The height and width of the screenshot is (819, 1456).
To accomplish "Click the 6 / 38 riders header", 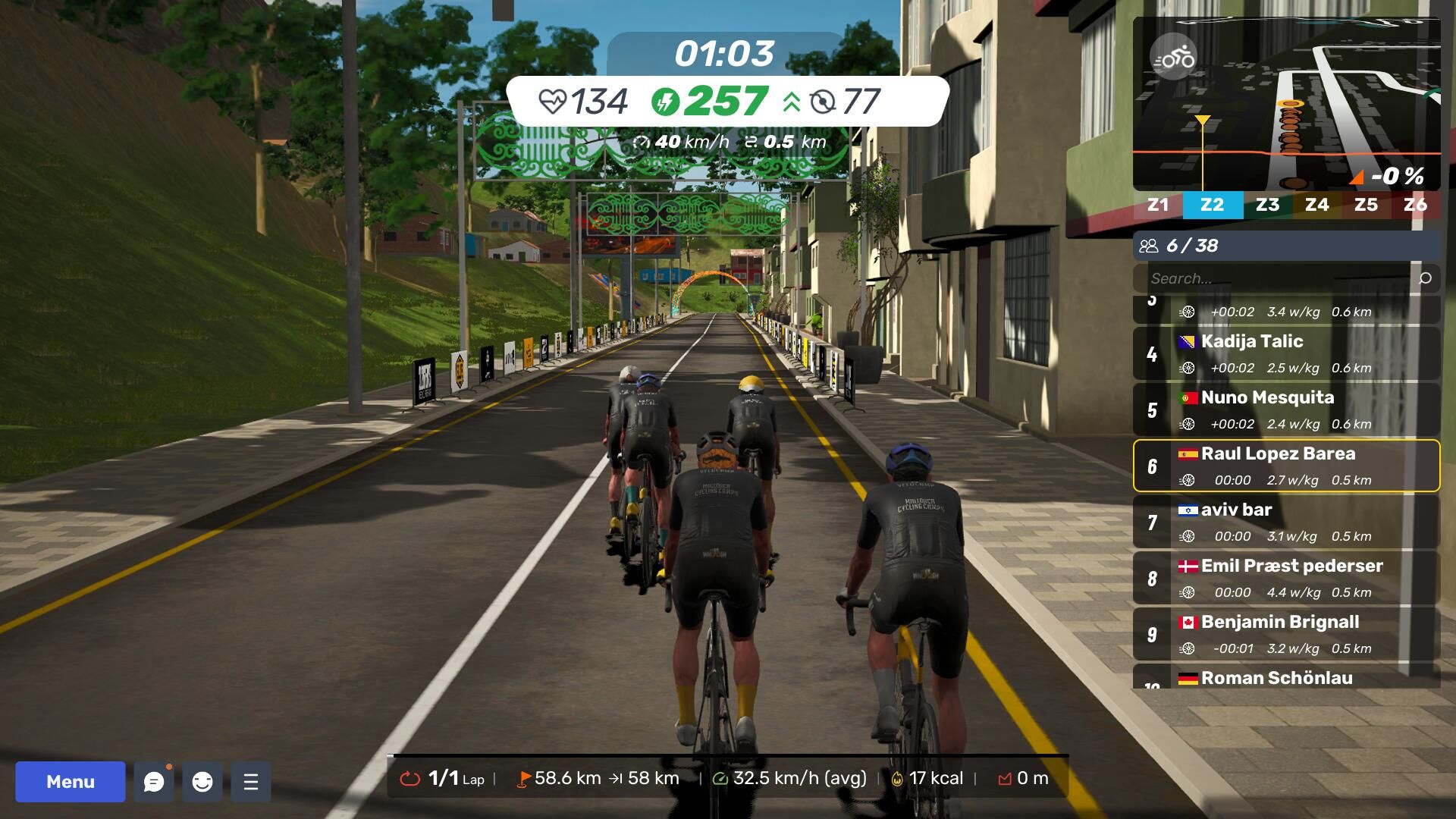I will 1286,246.
